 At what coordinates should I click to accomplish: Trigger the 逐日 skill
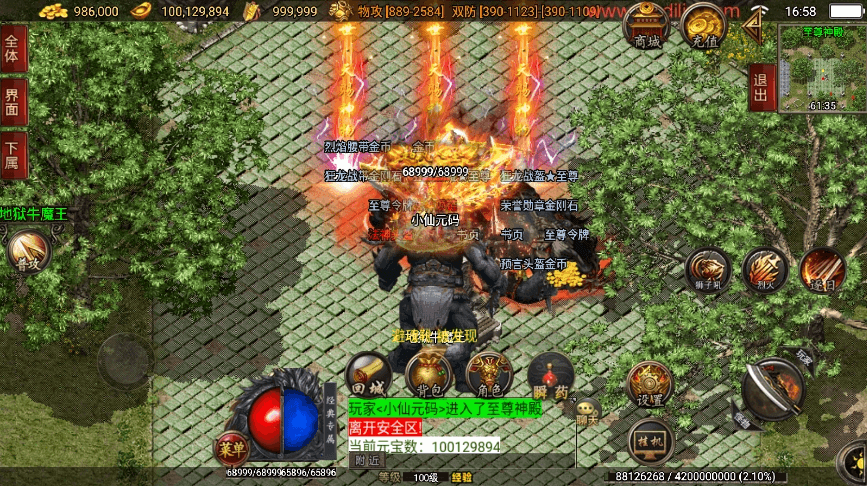pyautogui.click(x=822, y=270)
